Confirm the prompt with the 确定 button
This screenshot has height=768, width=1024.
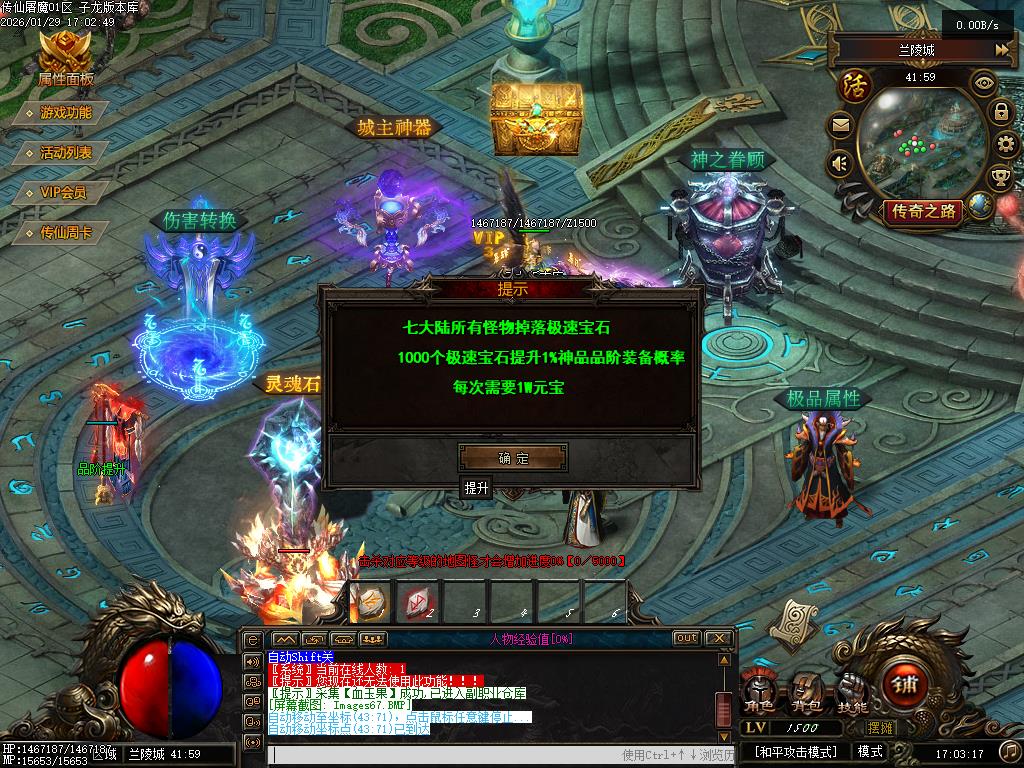click(x=513, y=458)
